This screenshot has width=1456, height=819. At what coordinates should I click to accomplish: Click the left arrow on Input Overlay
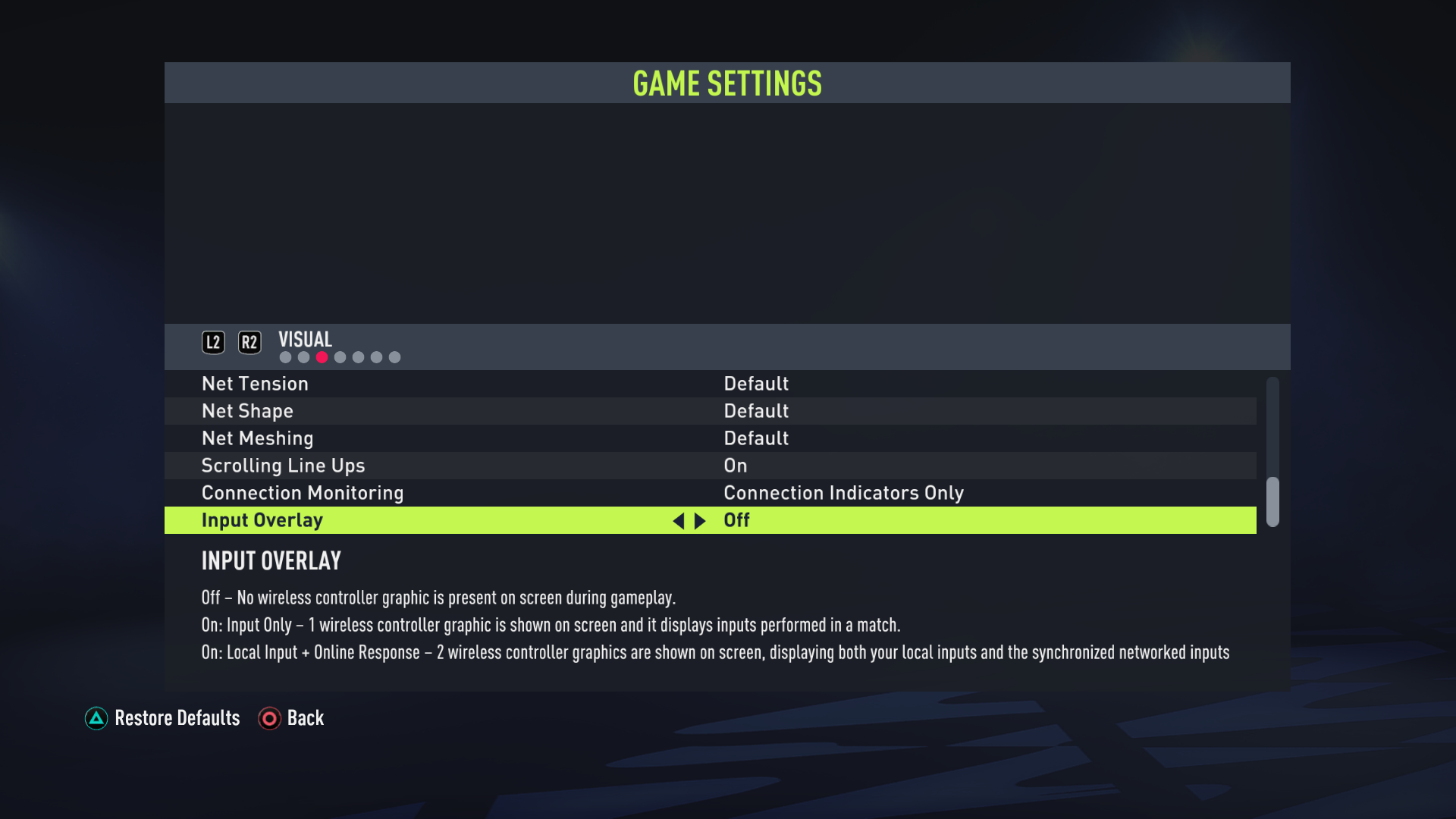pos(678,521)
